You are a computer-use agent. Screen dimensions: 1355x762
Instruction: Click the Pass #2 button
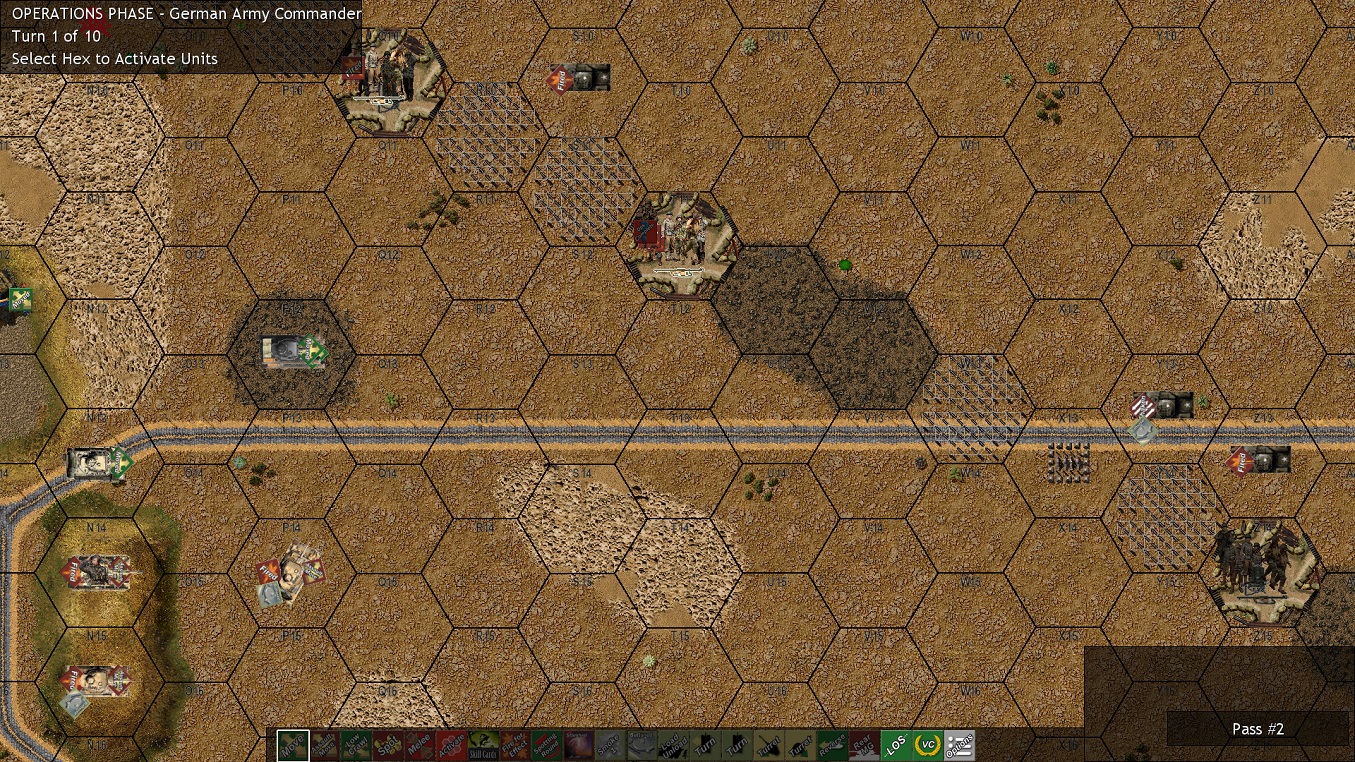[1258, 729]
